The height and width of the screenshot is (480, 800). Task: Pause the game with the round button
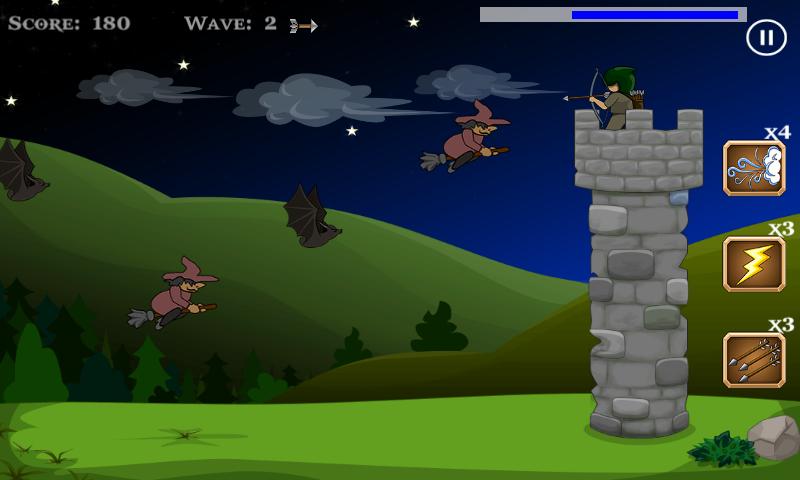pos(766,38)
